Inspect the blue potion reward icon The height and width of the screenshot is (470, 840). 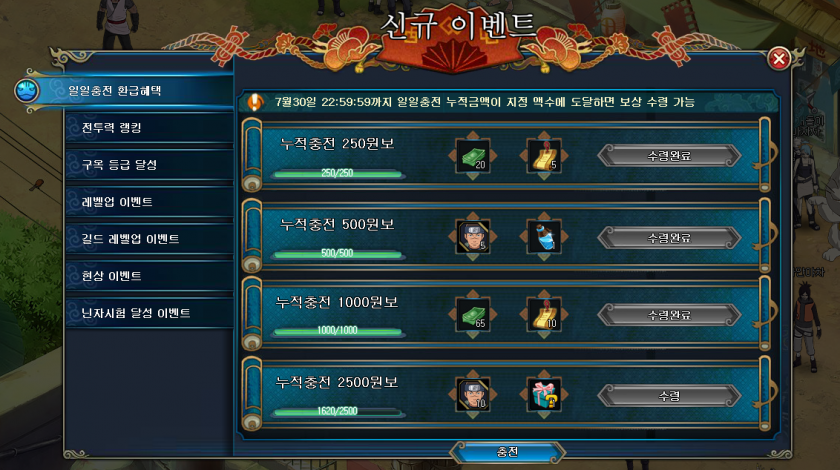click(544, 237)
